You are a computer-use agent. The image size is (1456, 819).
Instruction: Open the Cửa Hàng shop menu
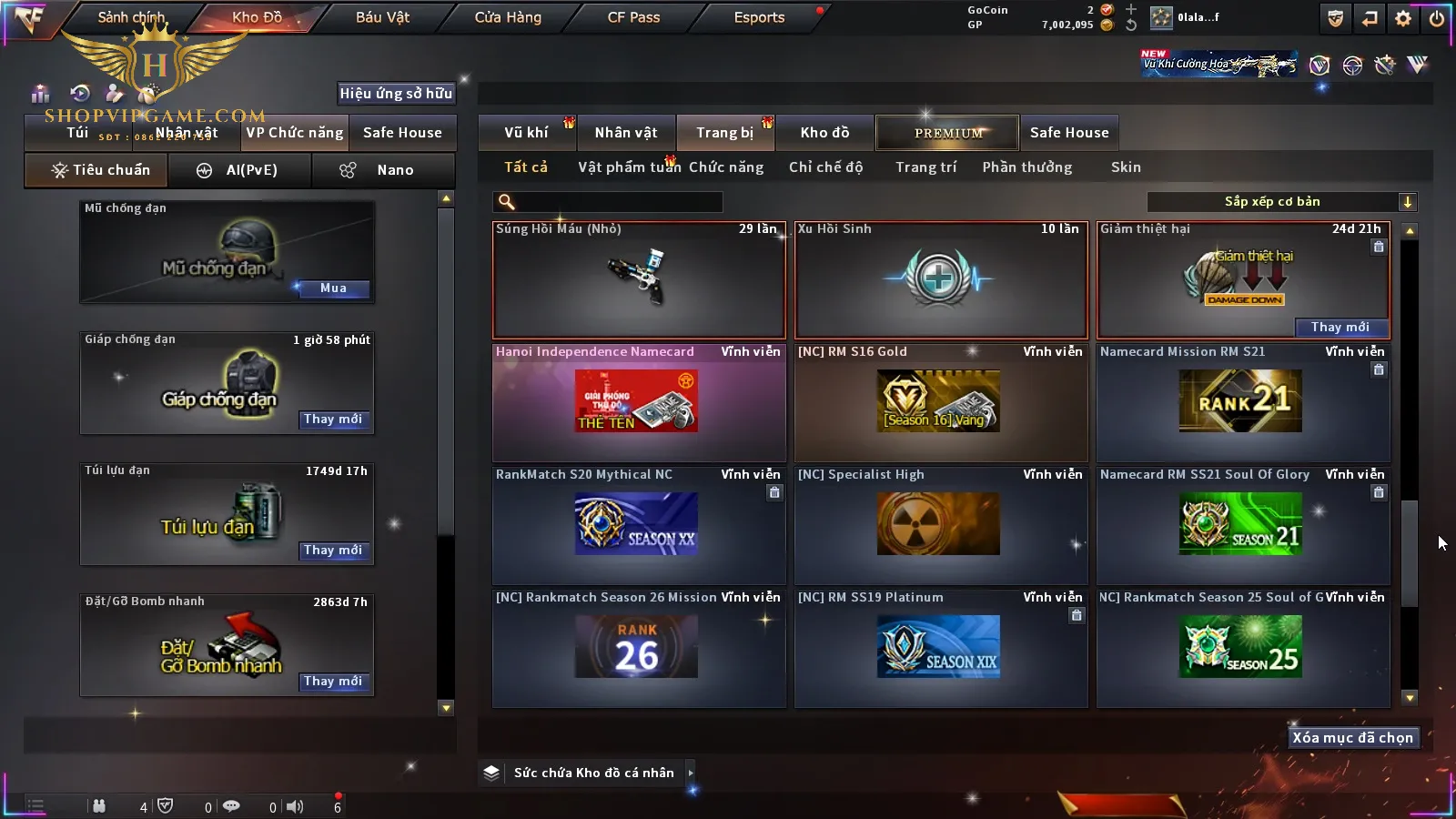(508, 17)
